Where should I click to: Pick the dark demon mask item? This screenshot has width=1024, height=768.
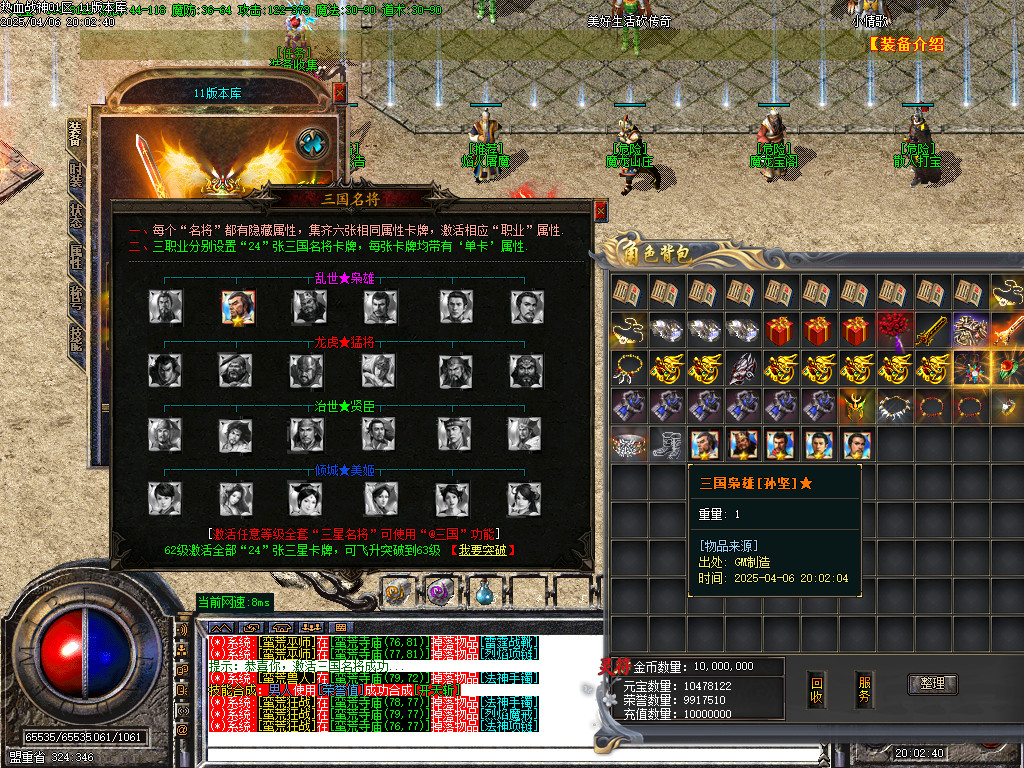[743, 368]
